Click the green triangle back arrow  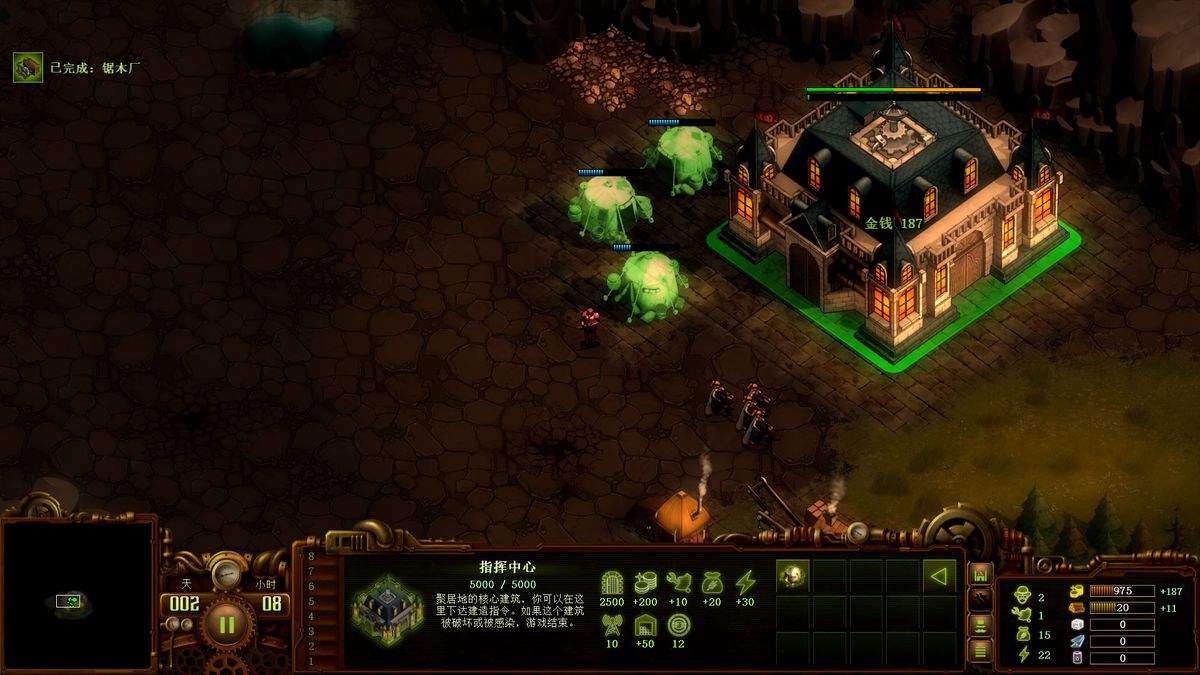click(x=938, y=575)
